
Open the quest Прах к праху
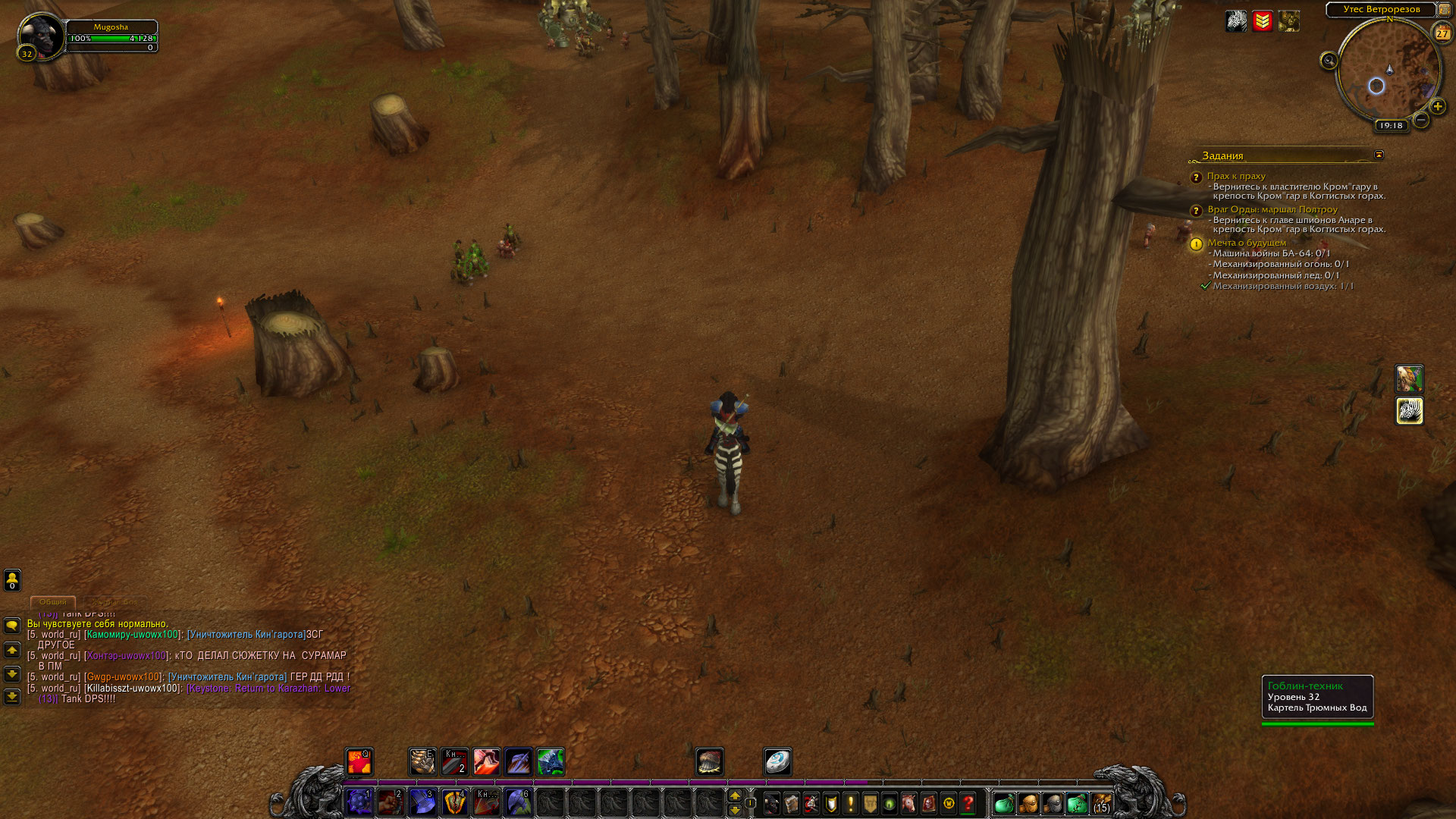pos(1236,176)
